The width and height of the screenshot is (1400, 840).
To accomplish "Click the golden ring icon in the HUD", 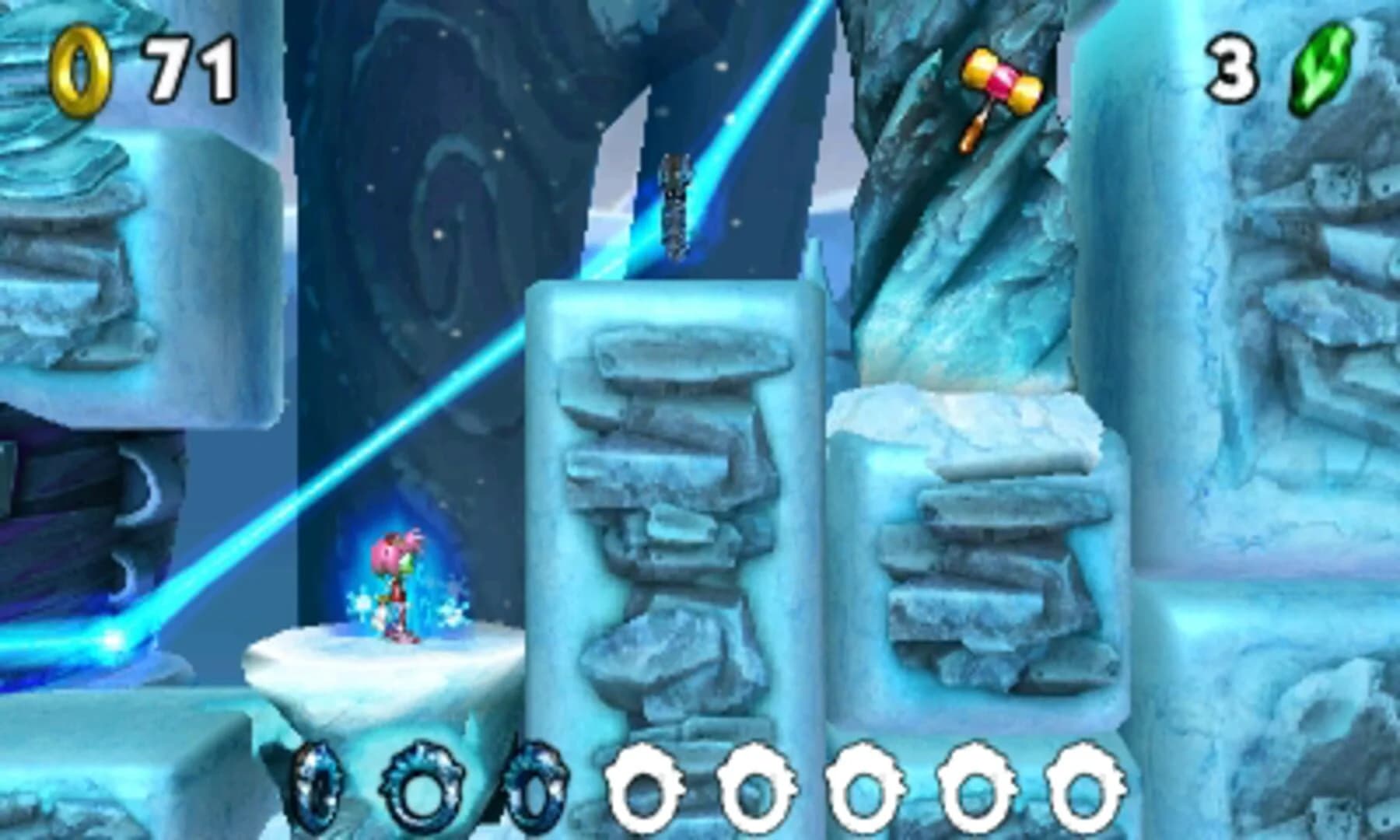I will [80, 70].
